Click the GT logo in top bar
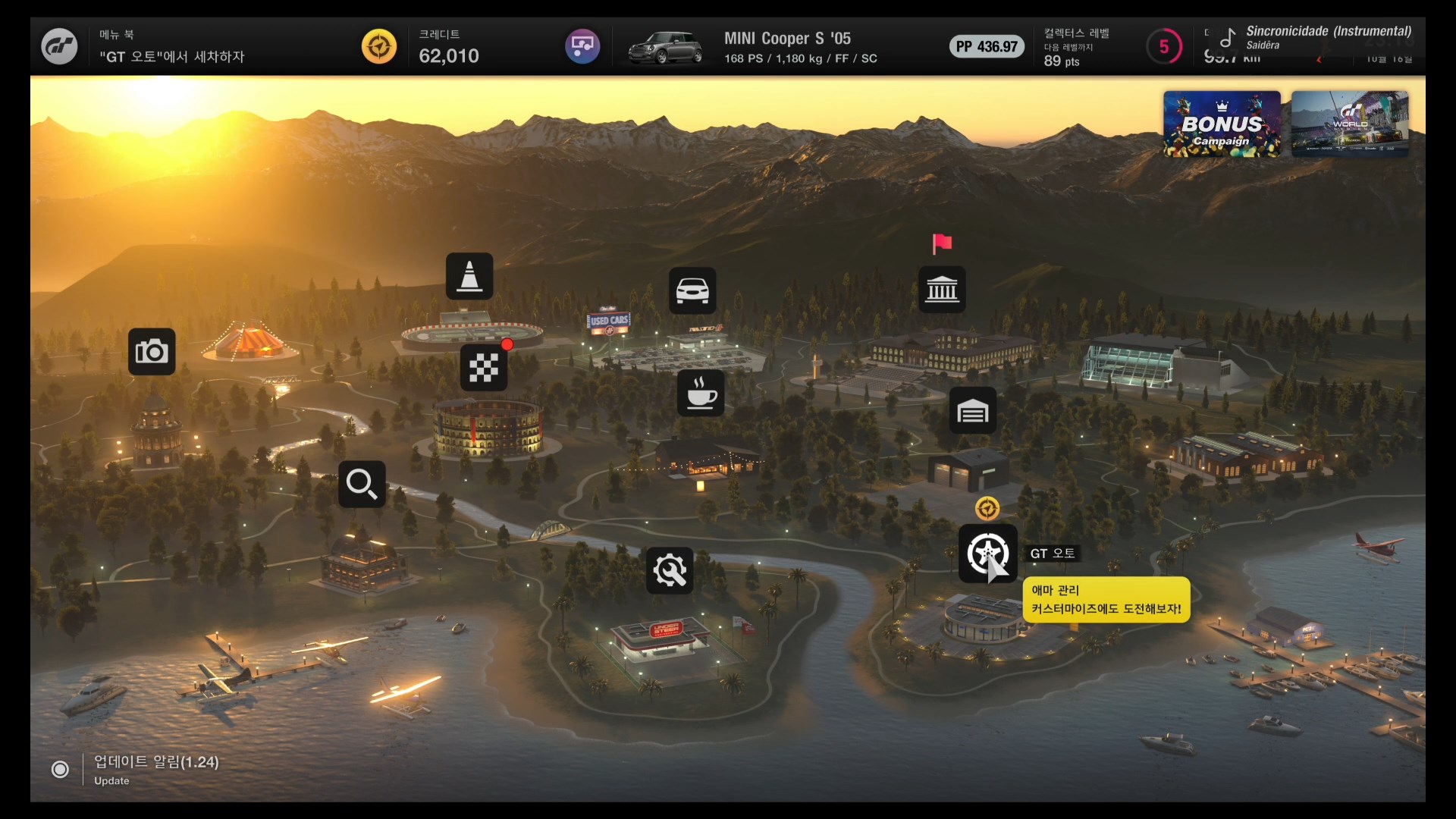The image size is (1456, 819). tap(59, 47)
